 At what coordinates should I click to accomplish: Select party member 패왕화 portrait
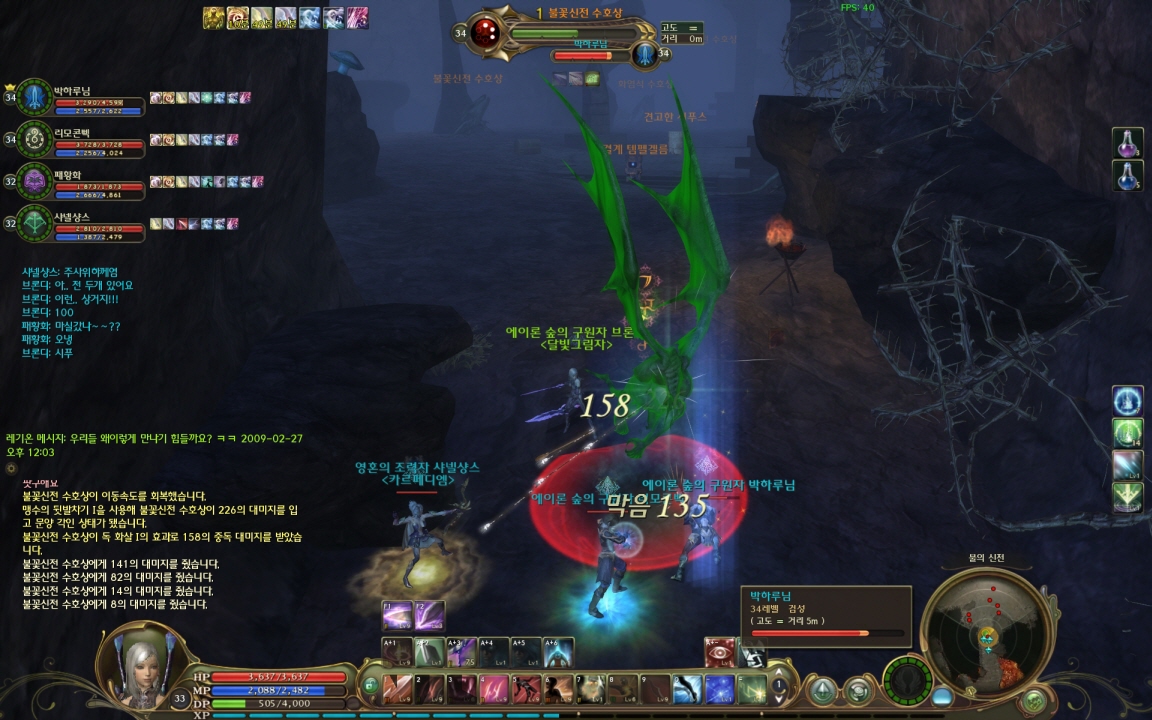[x=35, y=181]
